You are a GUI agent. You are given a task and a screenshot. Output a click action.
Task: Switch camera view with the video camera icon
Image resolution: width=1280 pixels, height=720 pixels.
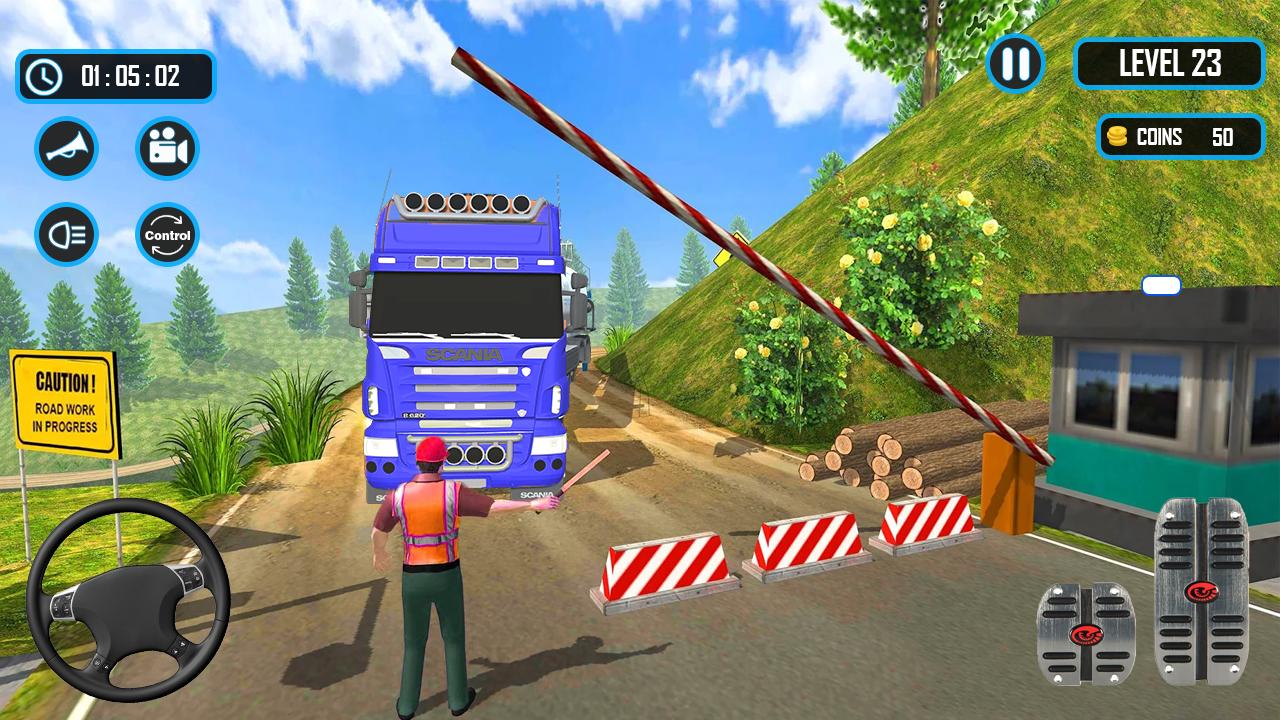(167, 148)
